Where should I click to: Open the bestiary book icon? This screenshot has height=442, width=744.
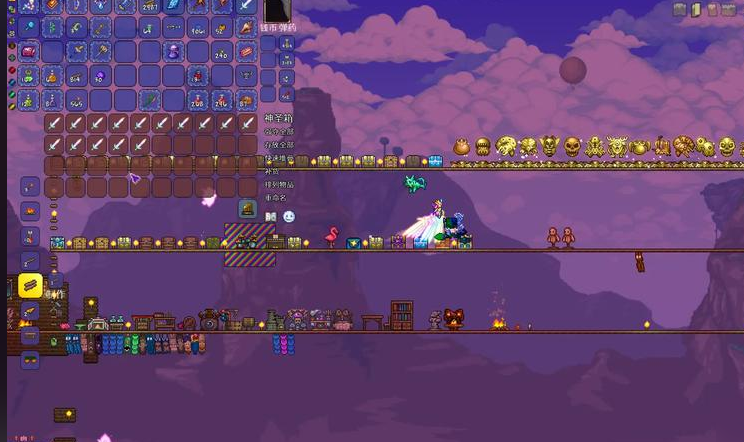coord(270,216)
